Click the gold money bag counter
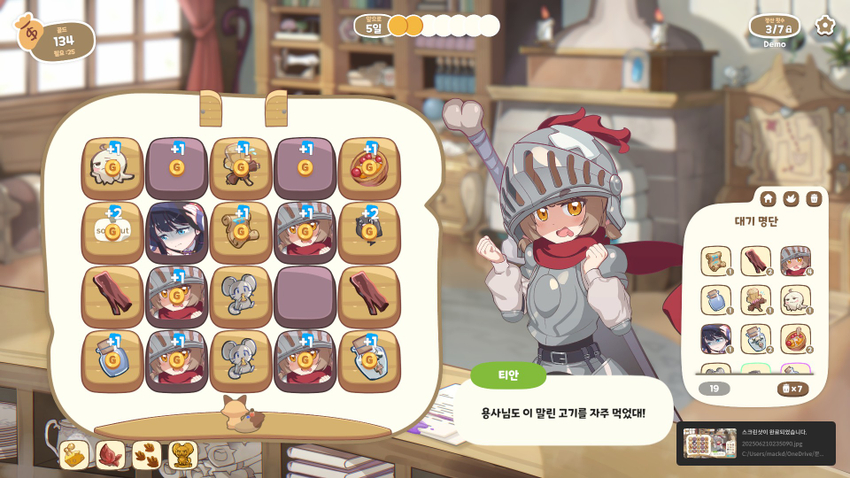850x478 pixels. click(x=56, y=40)
